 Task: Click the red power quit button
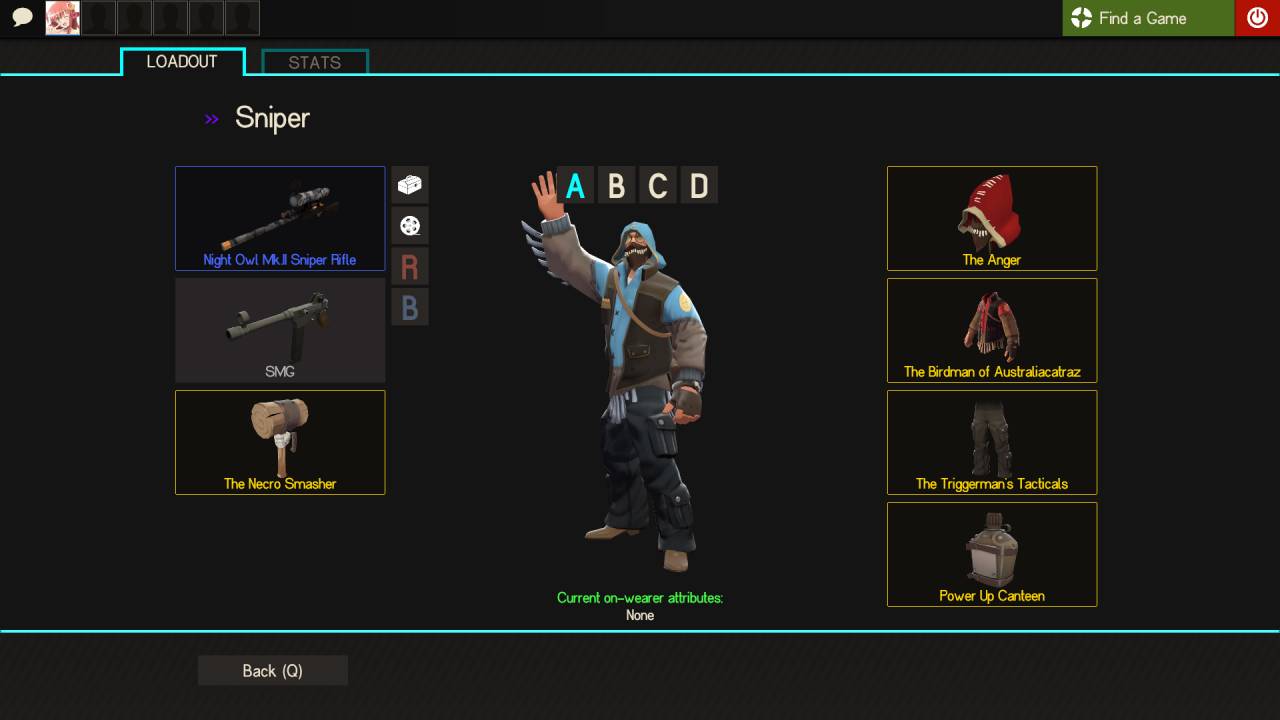[x=1257, y=18]
